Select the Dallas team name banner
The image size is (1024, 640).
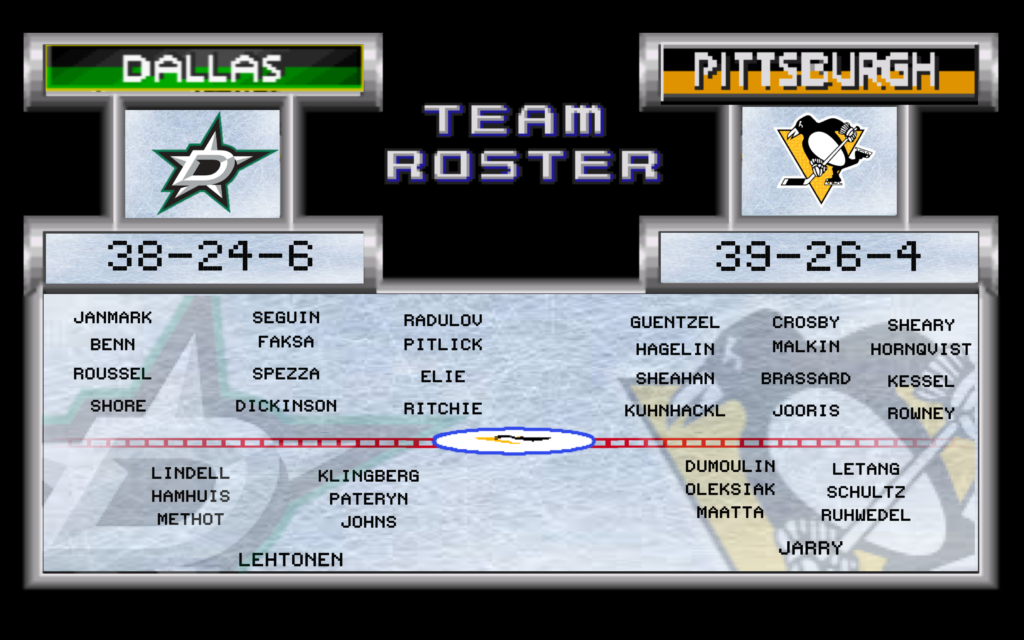pyautogui.click(x=203, y=69)
